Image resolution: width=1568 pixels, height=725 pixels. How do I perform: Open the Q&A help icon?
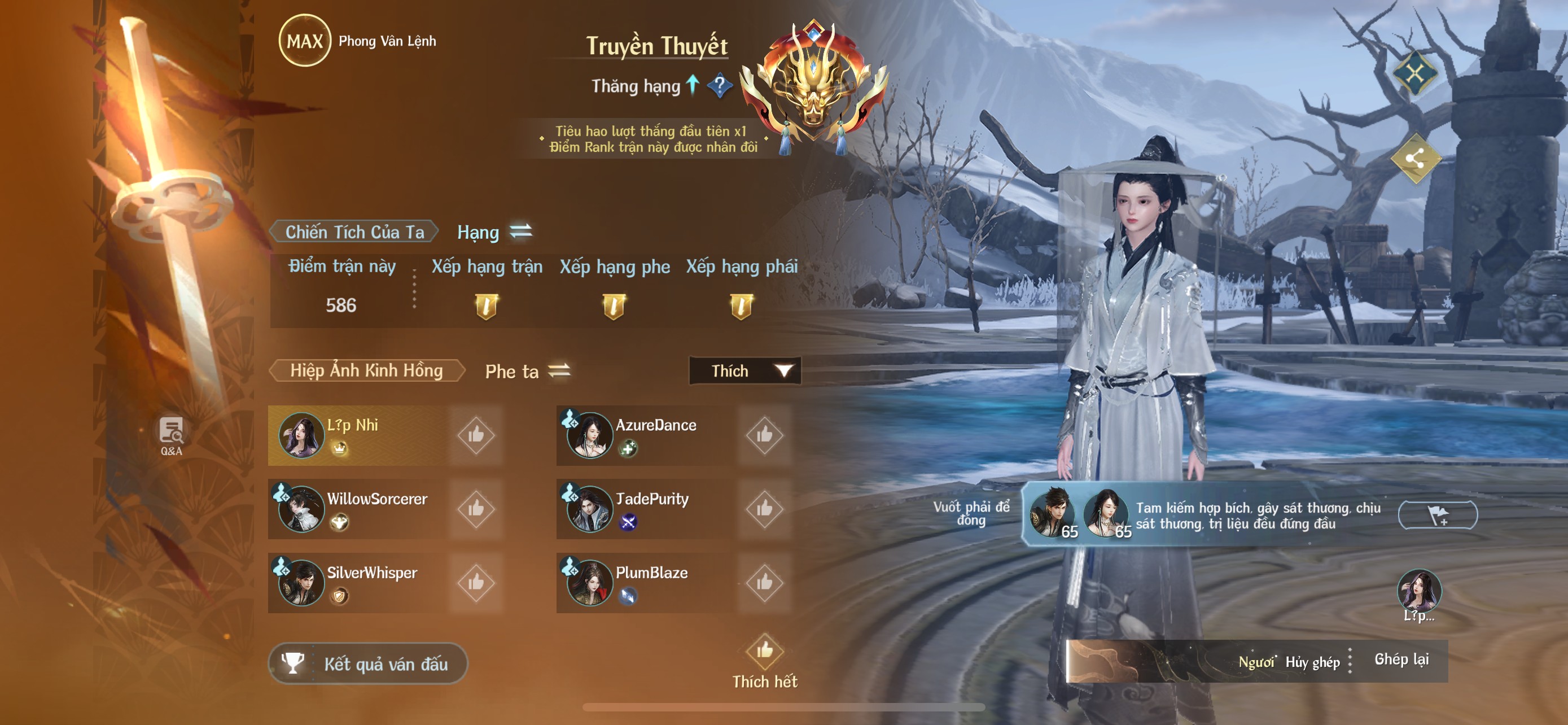[x=171, y=436]
